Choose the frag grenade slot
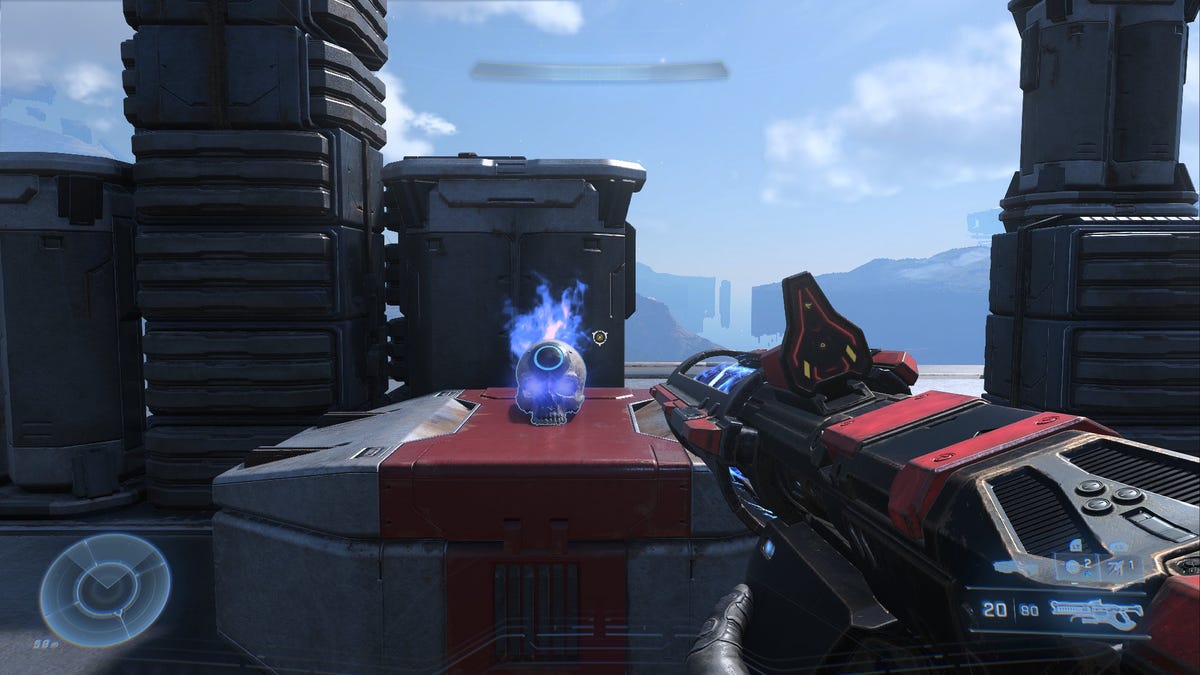Screen dimensions: 1200x675 [1073, 566]
